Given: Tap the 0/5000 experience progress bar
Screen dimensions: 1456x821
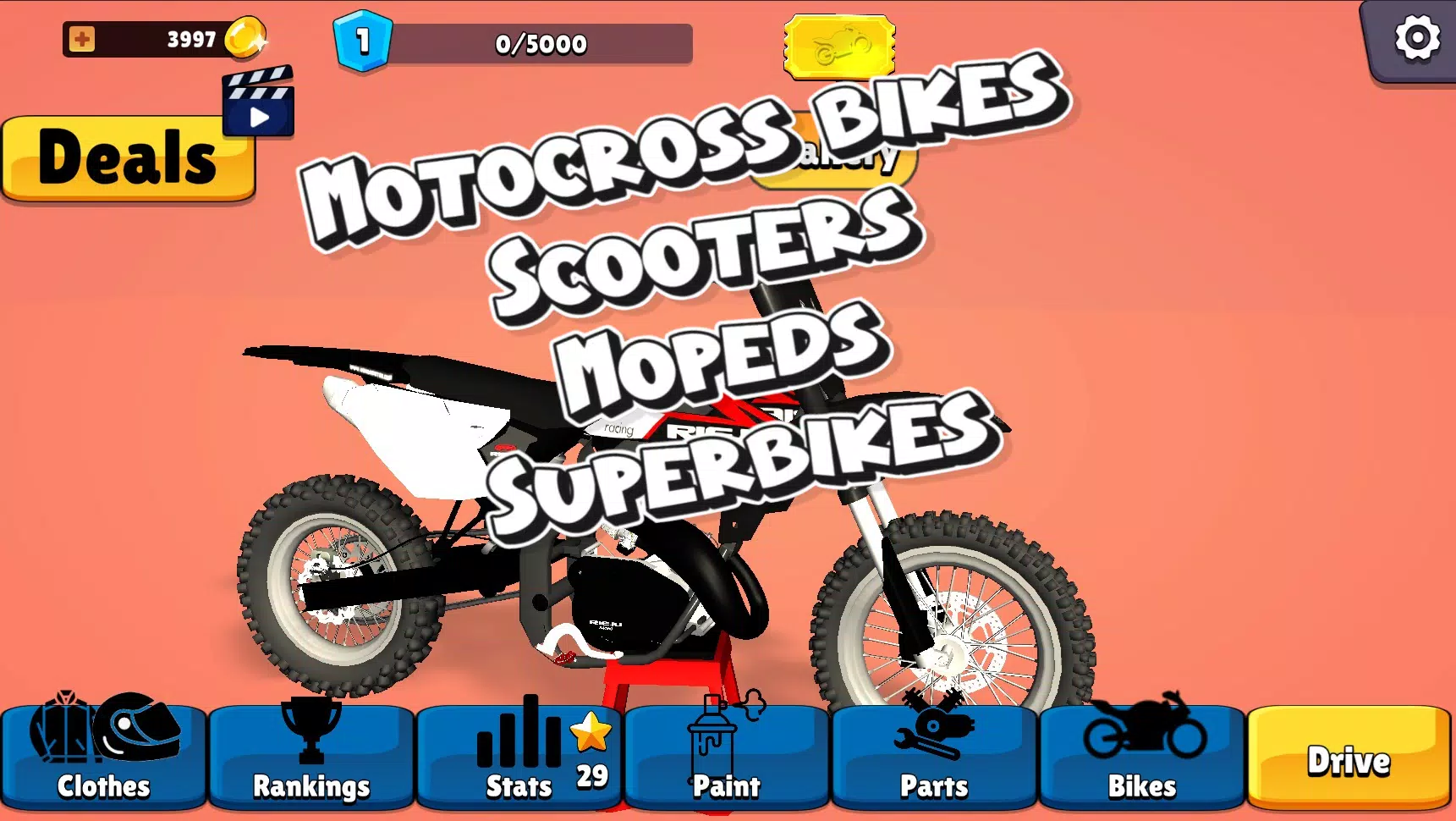Looking at the screenshot, I should point(541,44).
